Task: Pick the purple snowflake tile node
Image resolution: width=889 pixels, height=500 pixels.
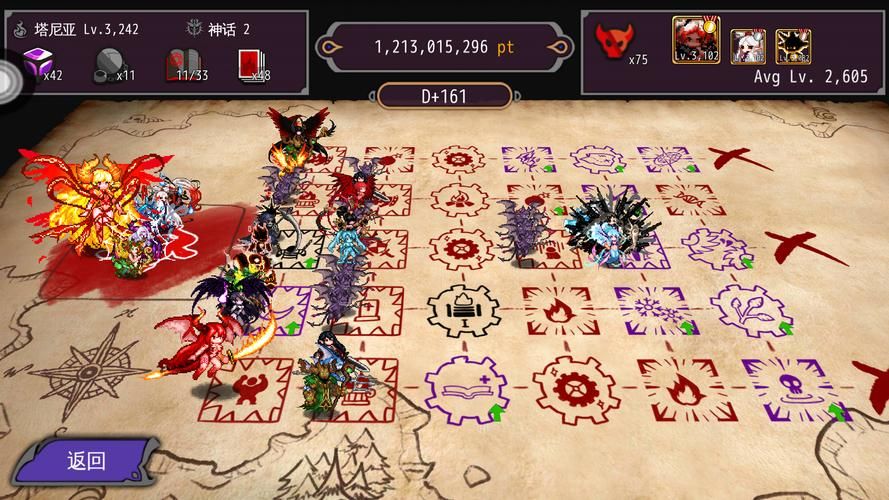Action: click(653, 310)
